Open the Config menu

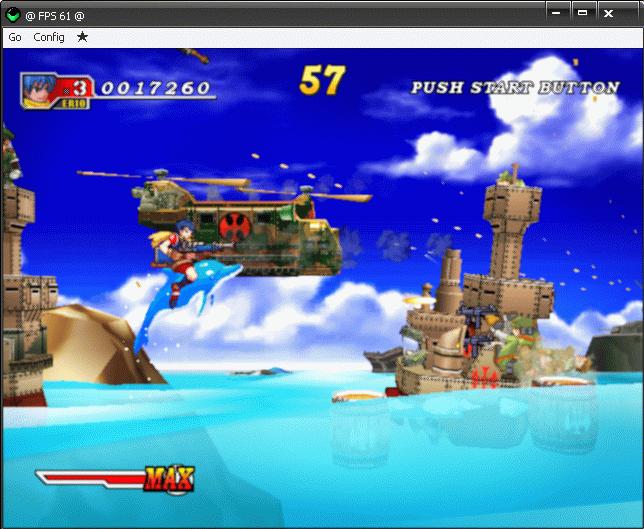[x=49, y=37]
